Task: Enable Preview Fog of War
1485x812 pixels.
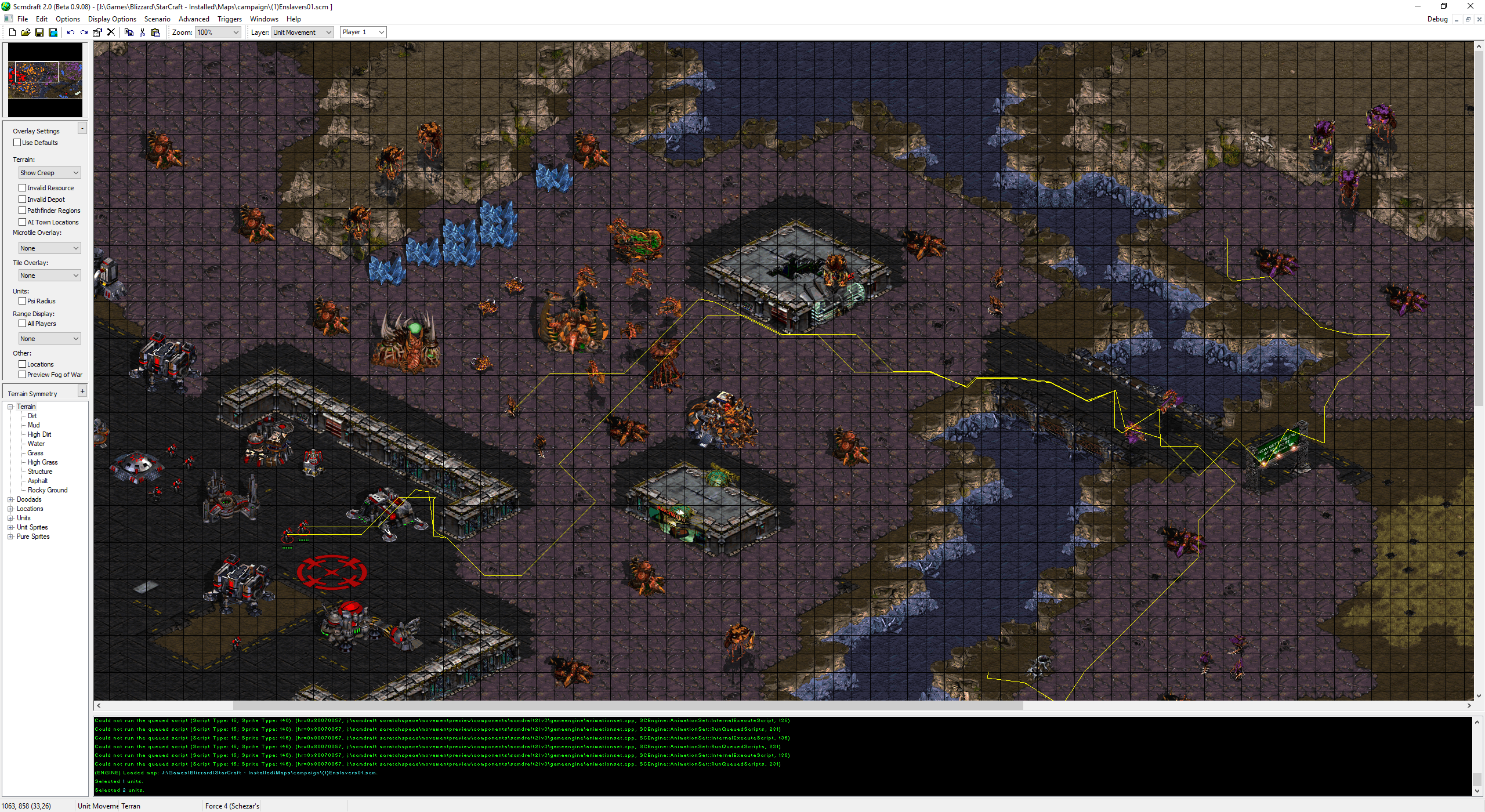Action: pos(23,375)
